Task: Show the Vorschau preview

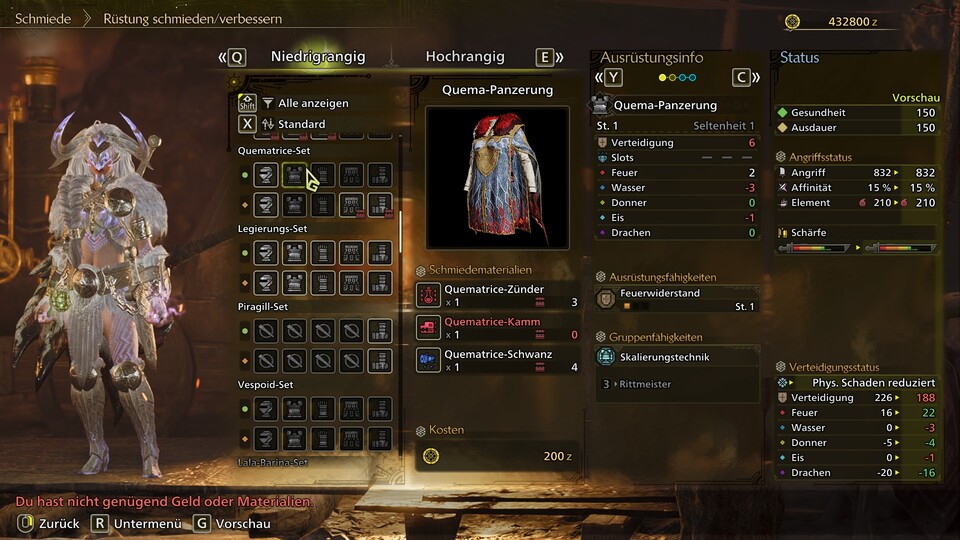Action: [x=231, y=523]
